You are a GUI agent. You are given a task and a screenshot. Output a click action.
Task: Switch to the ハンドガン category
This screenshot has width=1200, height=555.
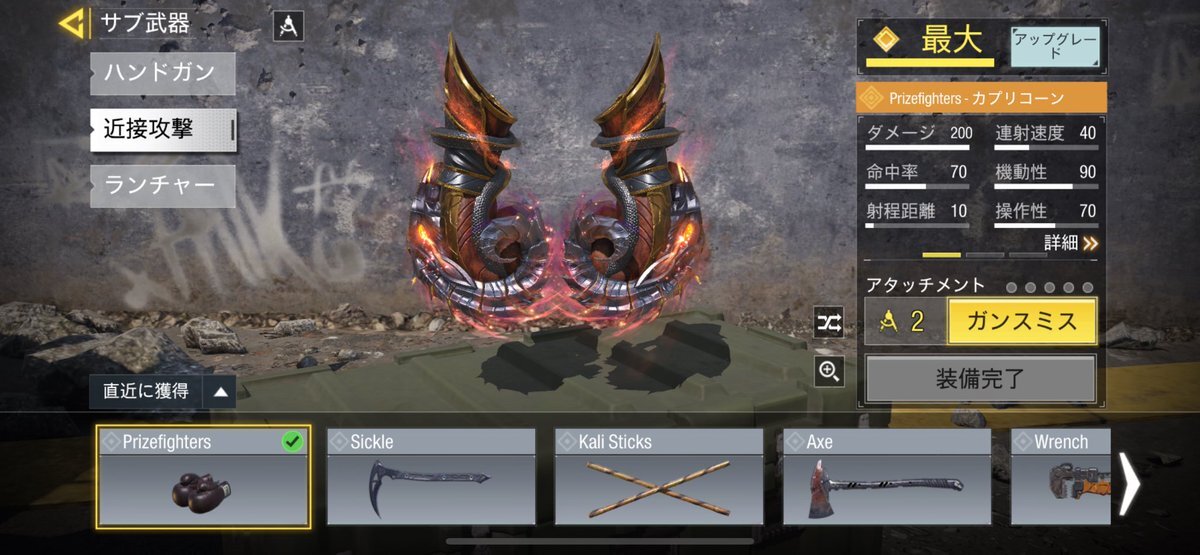click(x=163, y=74)
